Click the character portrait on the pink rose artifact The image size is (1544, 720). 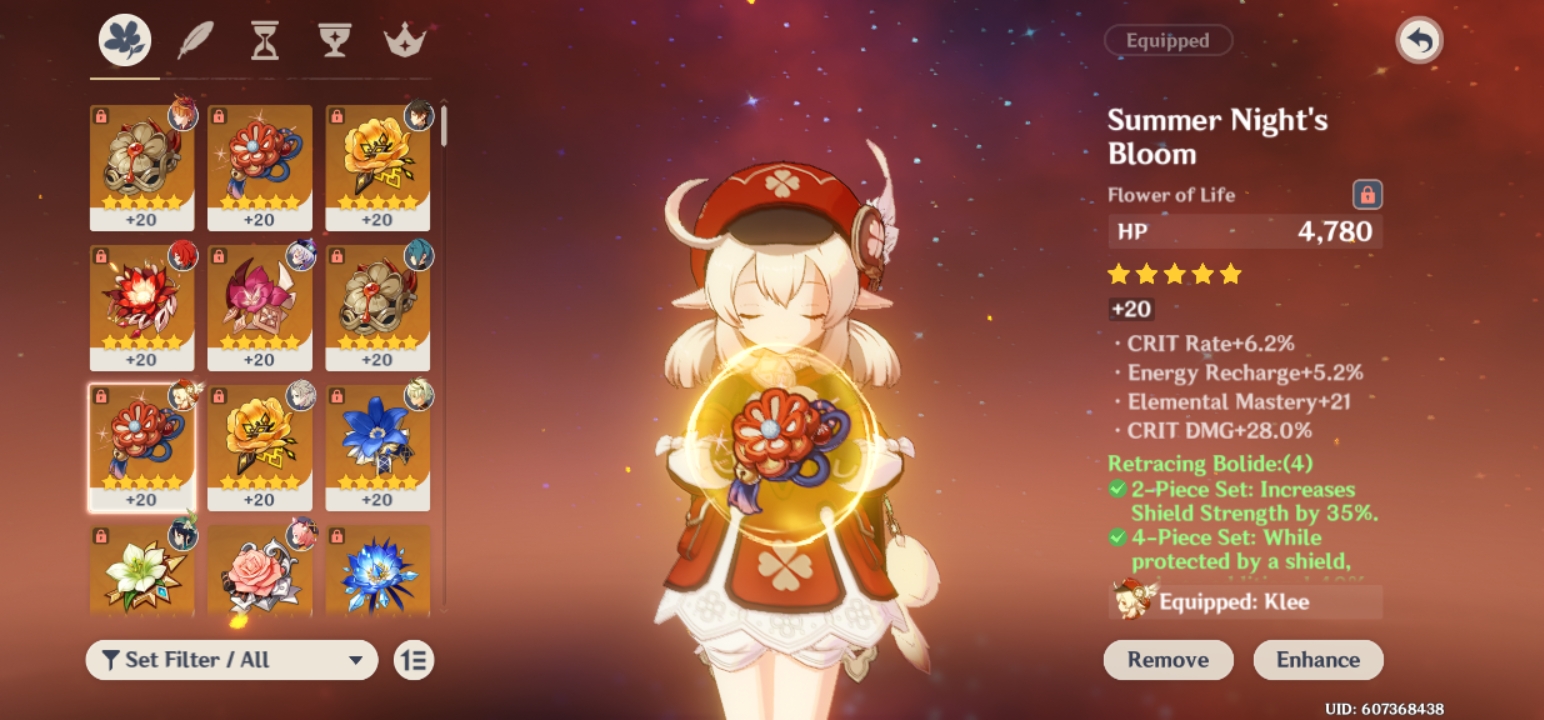tap(299, 537)
